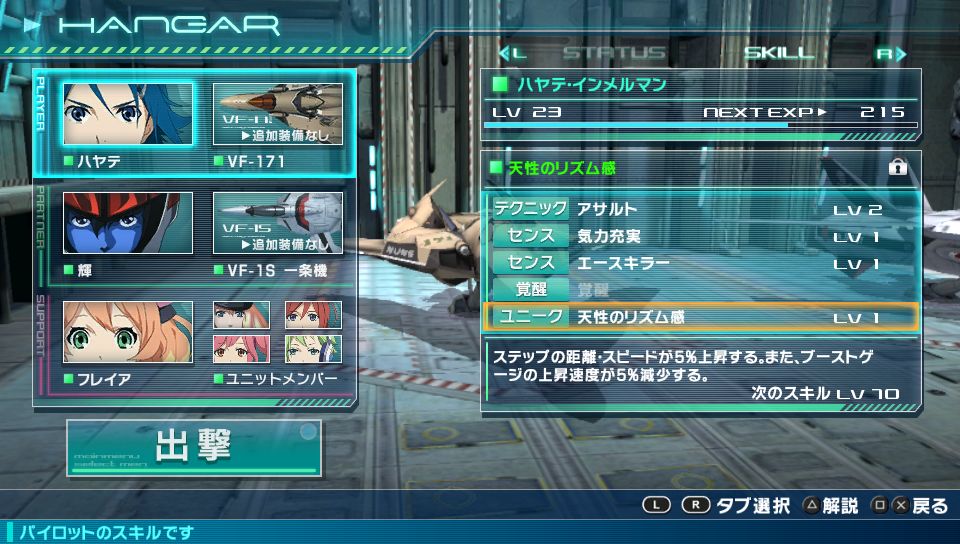Select the アサルト technique skill row
Viewport: 960px width, 544px height.
point(701,209)
